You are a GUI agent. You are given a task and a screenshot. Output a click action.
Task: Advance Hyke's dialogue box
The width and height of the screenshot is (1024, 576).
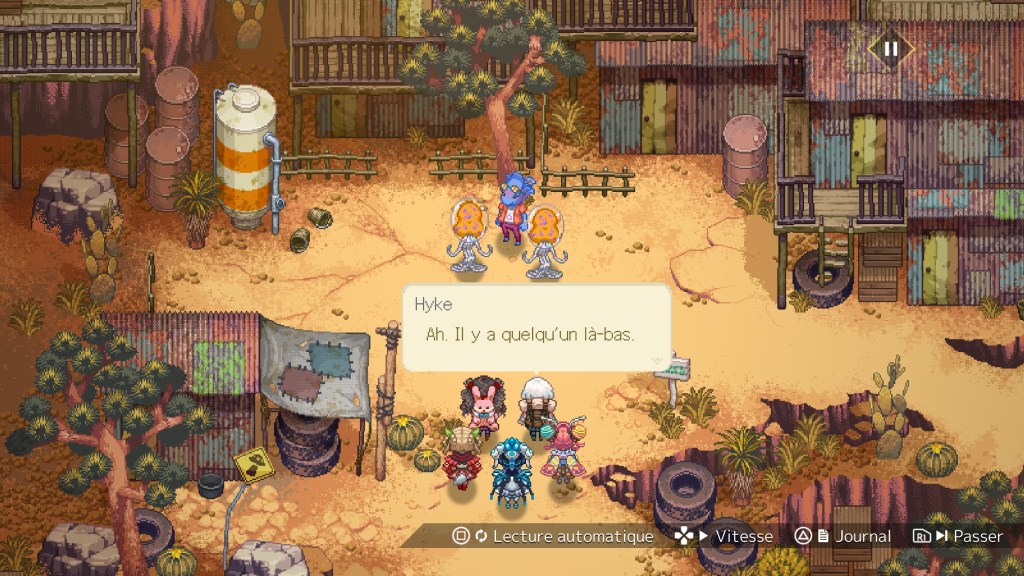pos(536,328)
